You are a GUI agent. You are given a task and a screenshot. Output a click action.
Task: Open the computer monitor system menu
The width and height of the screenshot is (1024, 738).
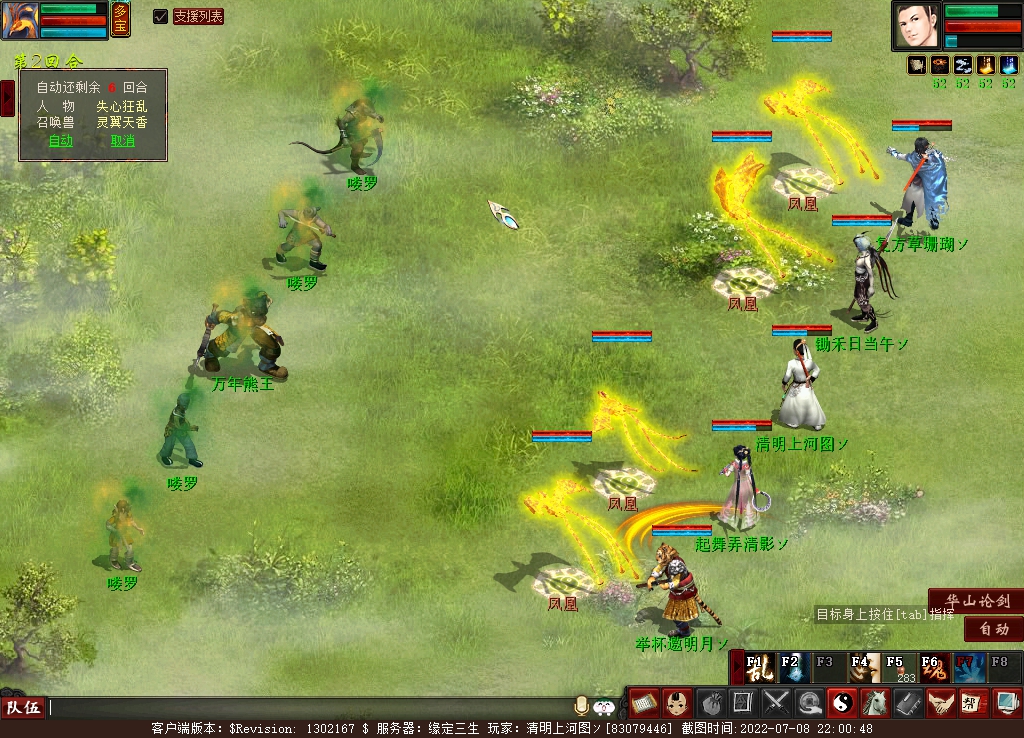(x=1006, y=703)
